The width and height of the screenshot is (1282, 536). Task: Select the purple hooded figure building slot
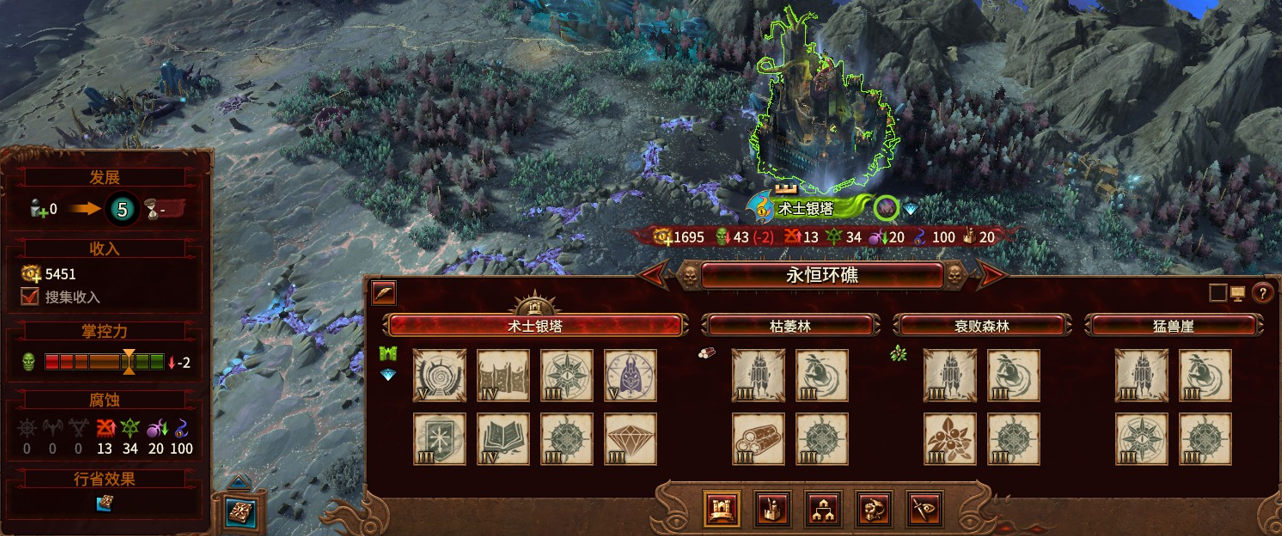(x=630, y=376)
